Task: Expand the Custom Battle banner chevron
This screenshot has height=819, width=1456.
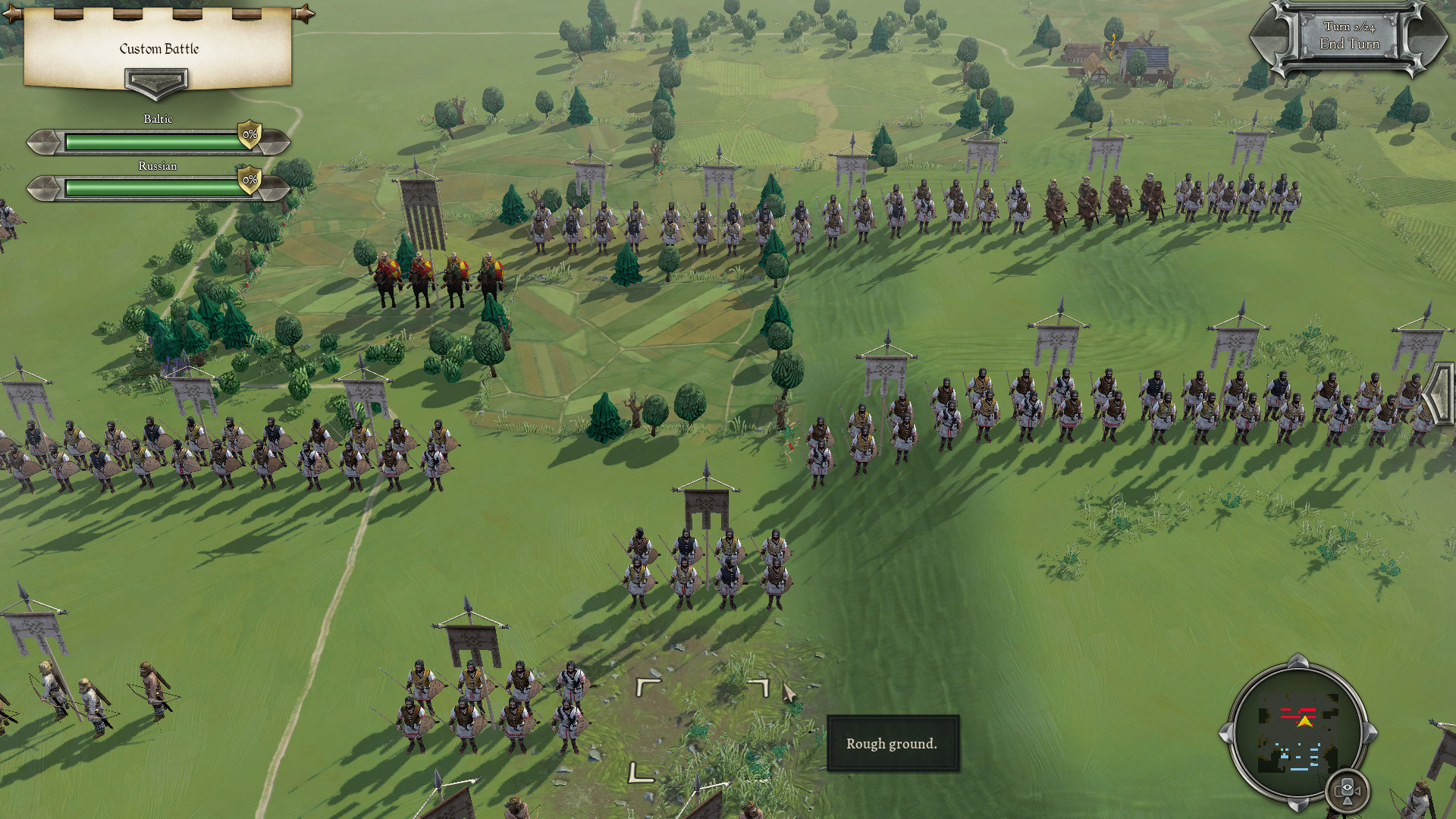Action: pos(157,81)
